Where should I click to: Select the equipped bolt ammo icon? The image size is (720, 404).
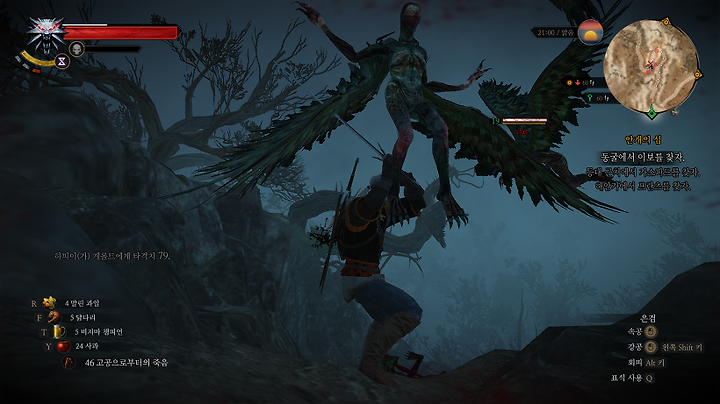coord(68,362)
